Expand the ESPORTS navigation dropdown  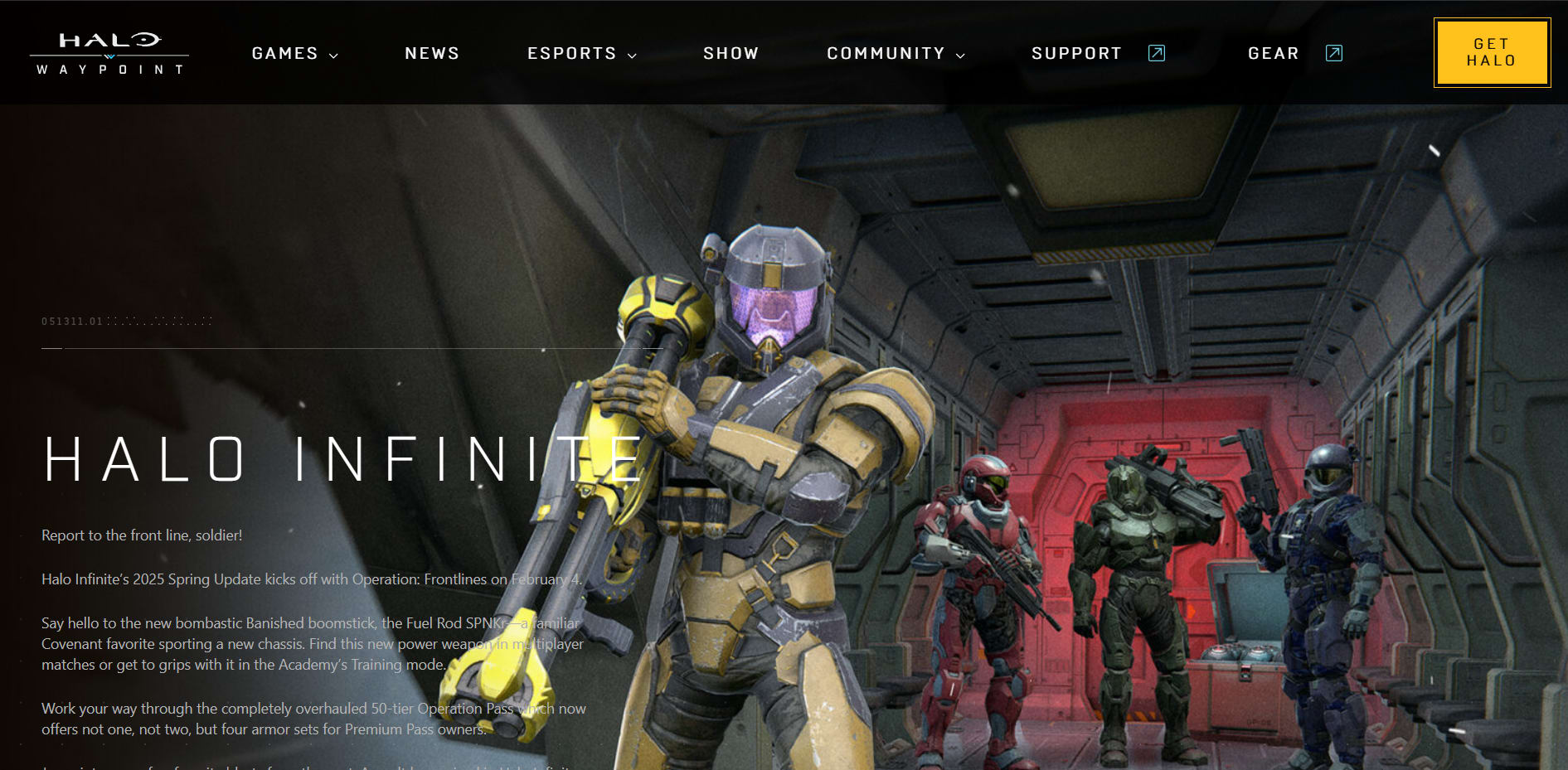coord(572,52)
